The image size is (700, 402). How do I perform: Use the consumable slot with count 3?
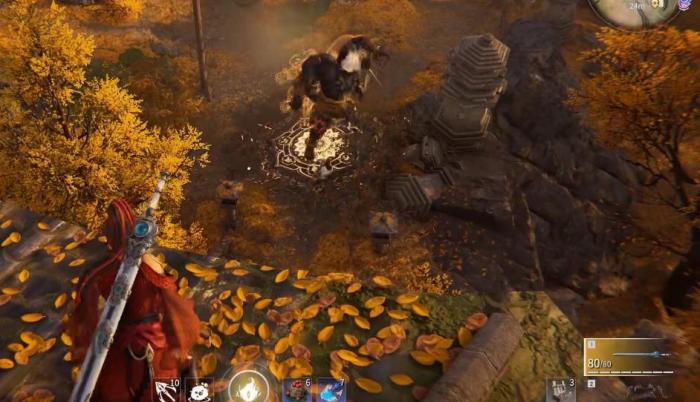[561, 390]
